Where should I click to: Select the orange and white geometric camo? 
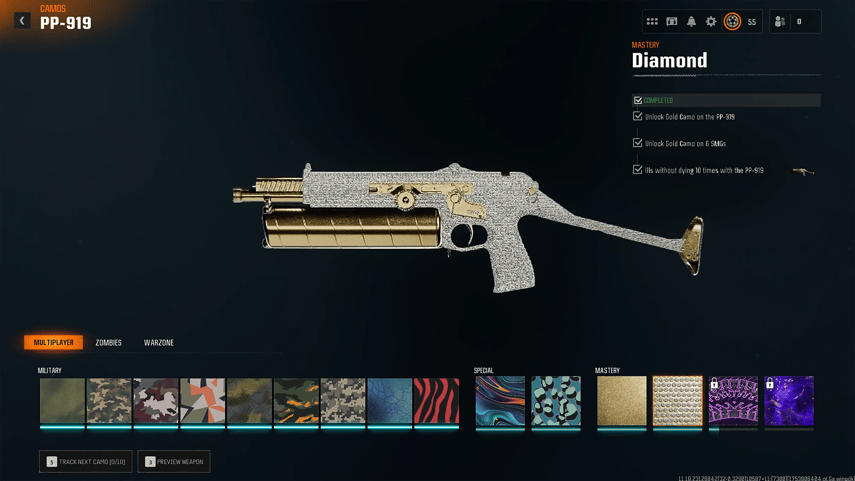pos(202,401)
